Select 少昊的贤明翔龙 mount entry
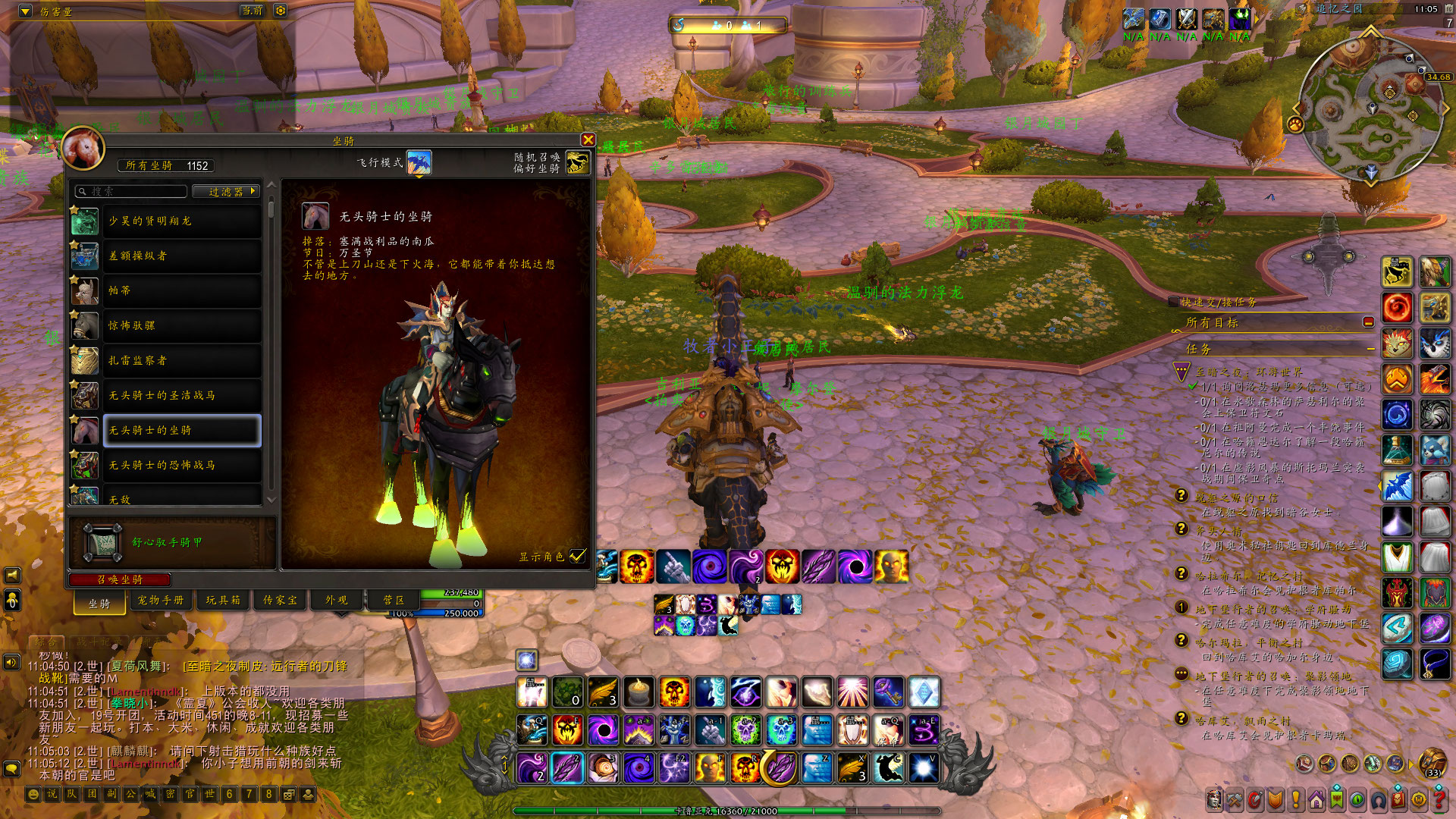 (x=181, y=221)
